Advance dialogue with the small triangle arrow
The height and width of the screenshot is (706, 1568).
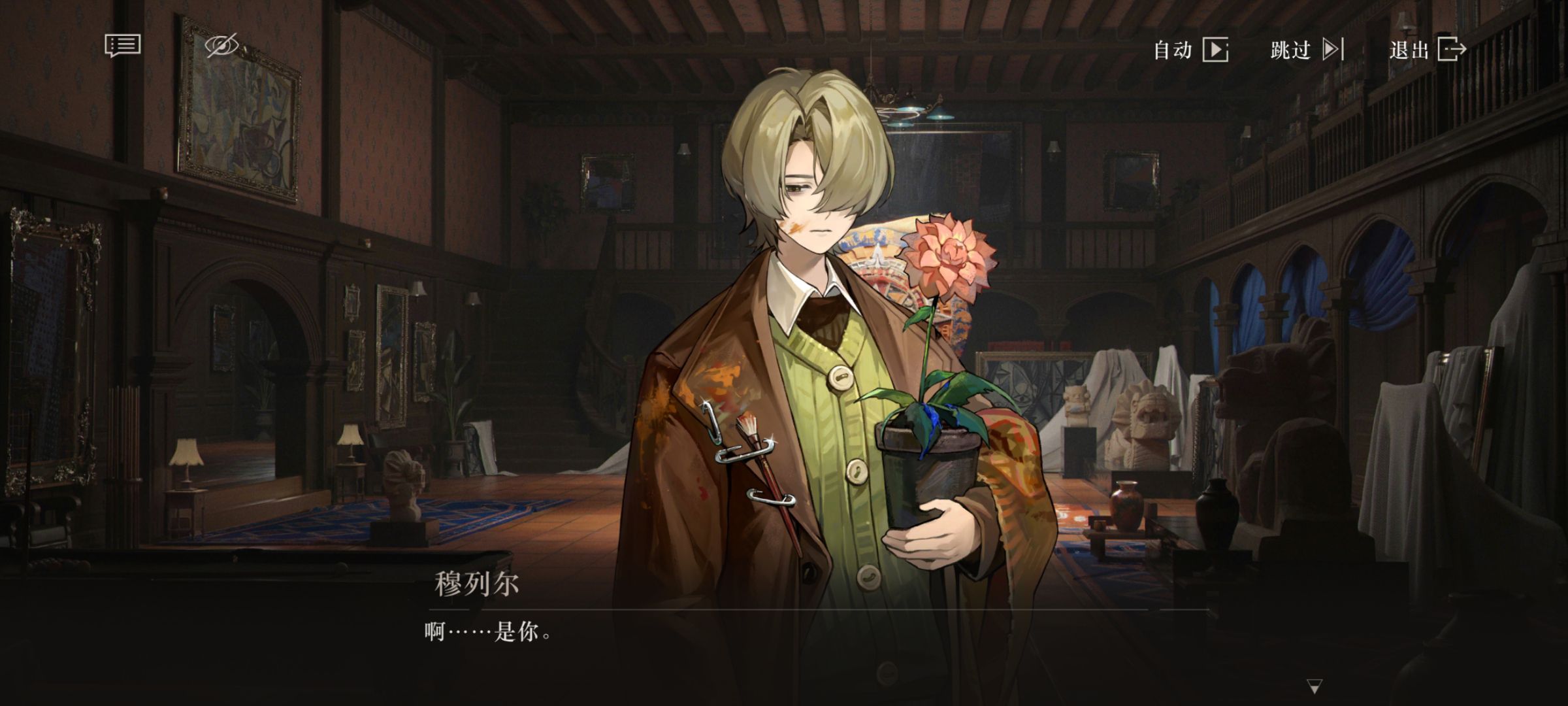pos(1315,686)
